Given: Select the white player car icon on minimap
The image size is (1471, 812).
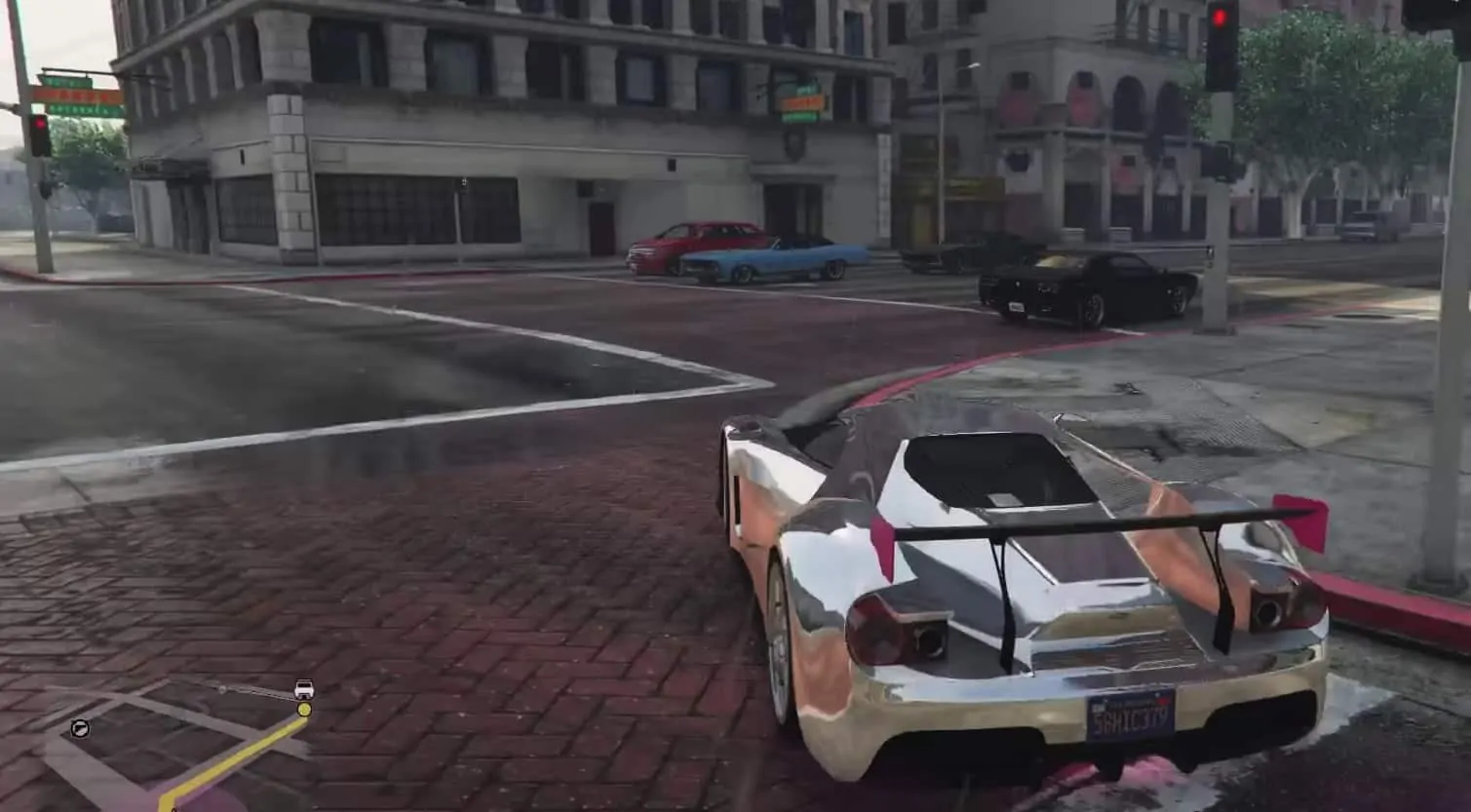Looking at the screenshot, I should [303, 688].
